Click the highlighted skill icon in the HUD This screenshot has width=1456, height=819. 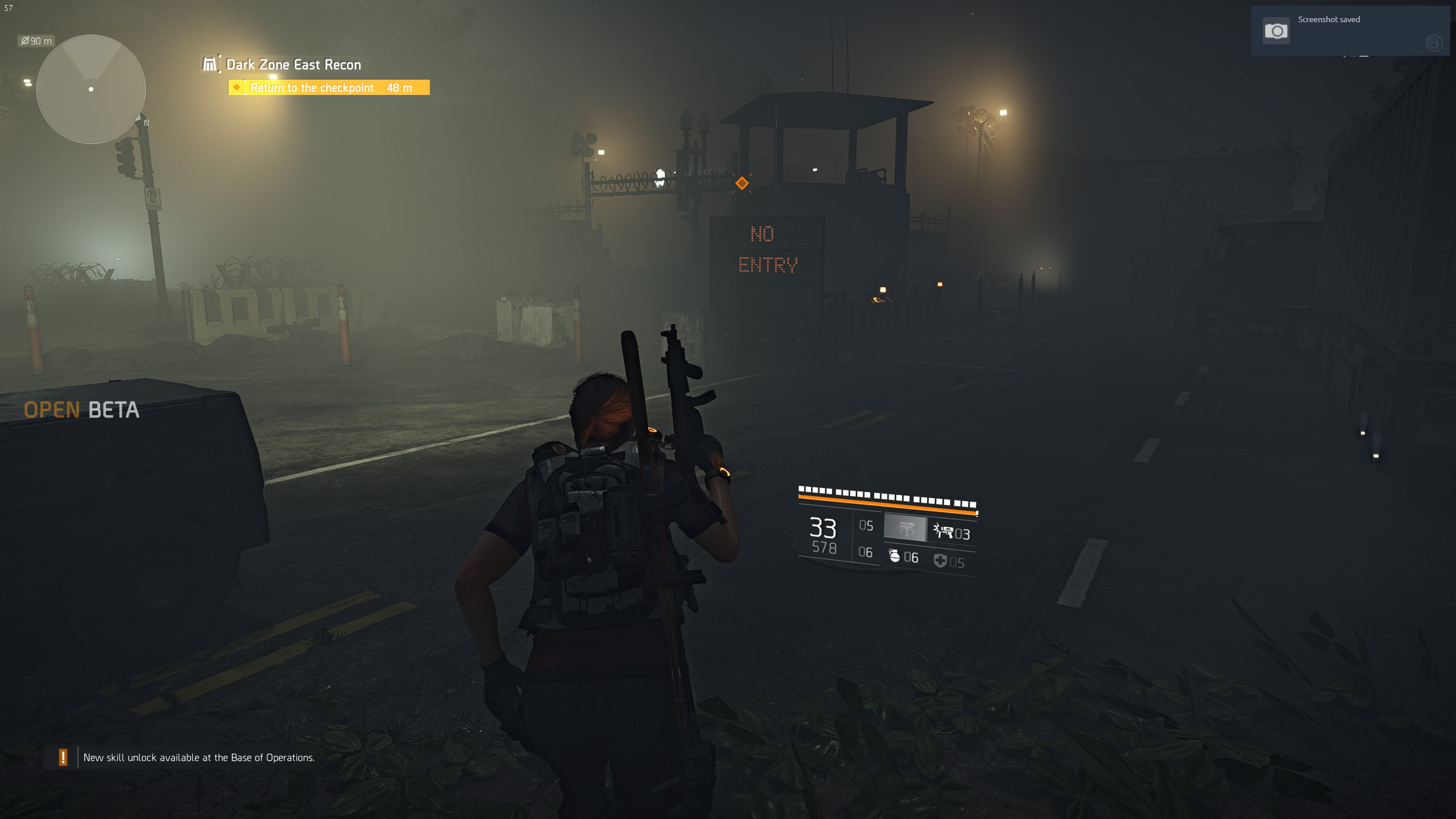coord(905,528)
